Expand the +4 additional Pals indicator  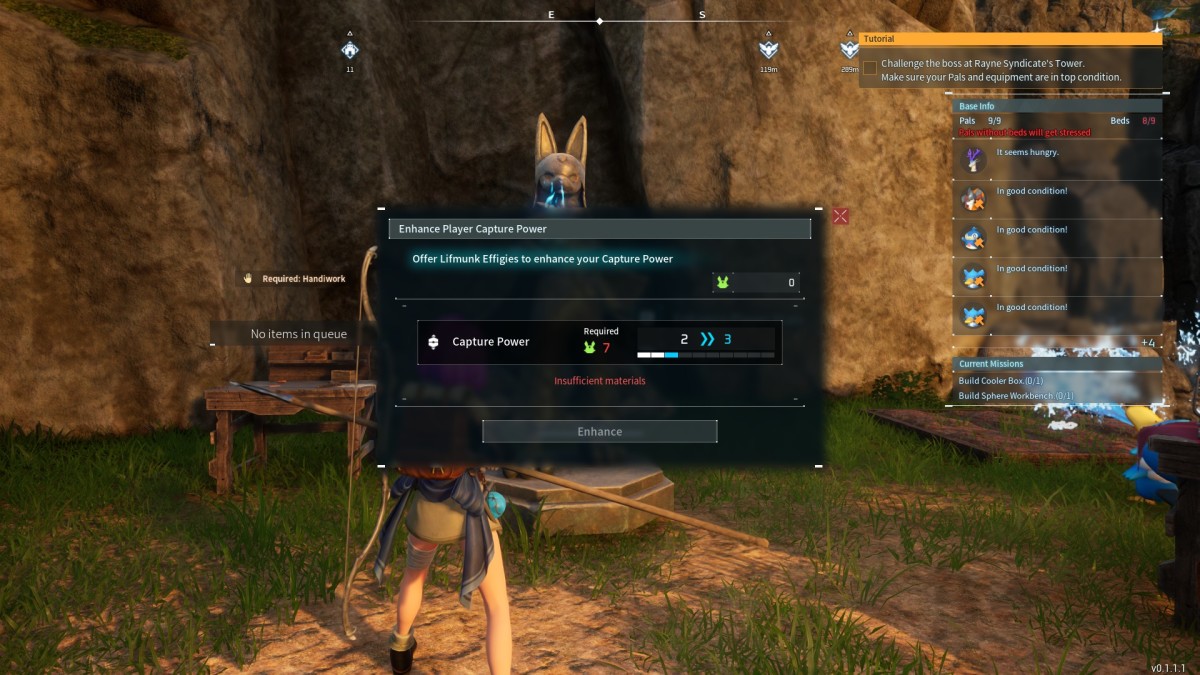[x=1147, y=343]
